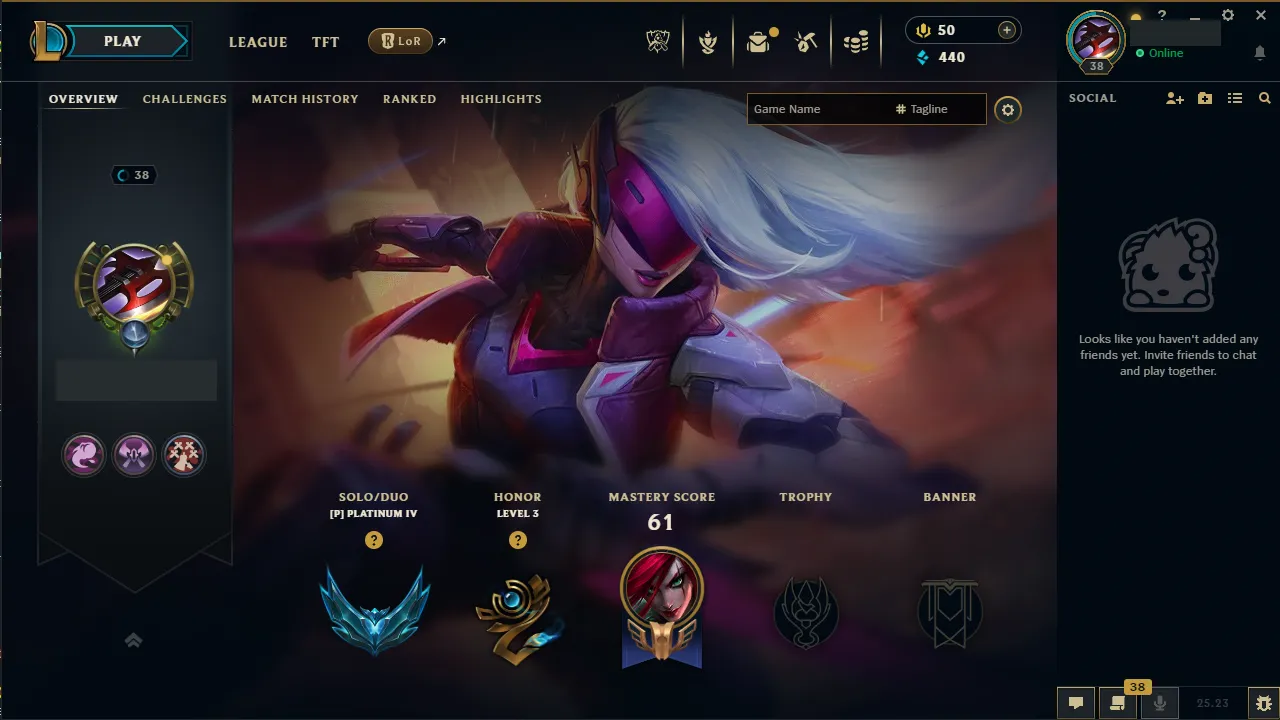Open Hextech Crafting via the pickaxe icon
The height and width of the screenshot is (720, 1280).
(806, 40)
